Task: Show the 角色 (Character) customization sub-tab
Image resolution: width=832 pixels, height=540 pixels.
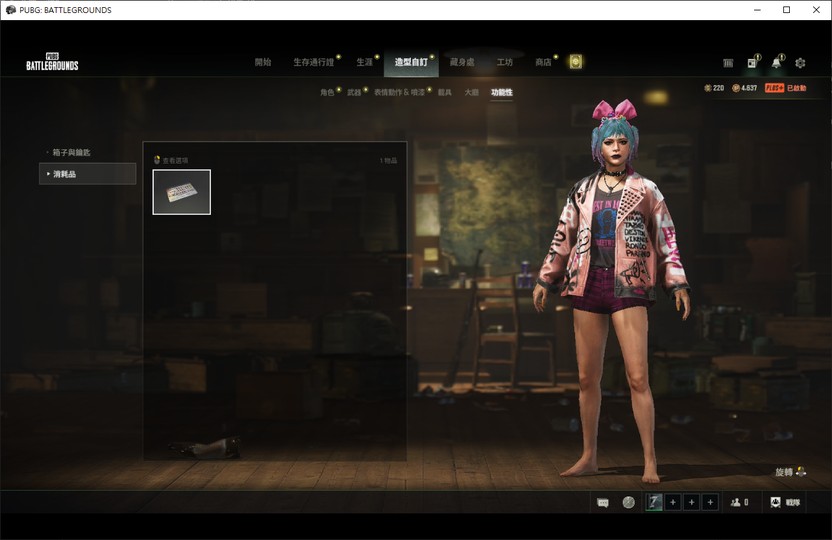Action: pyautogui.click(x=327, y=92)
